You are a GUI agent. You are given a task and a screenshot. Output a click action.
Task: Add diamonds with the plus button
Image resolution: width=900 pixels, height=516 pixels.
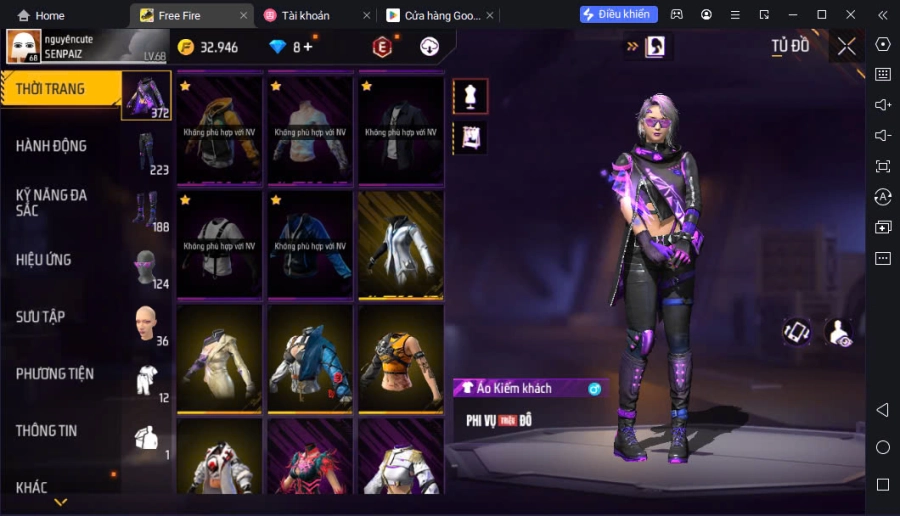pyautogui.click(x=307, y=47)
